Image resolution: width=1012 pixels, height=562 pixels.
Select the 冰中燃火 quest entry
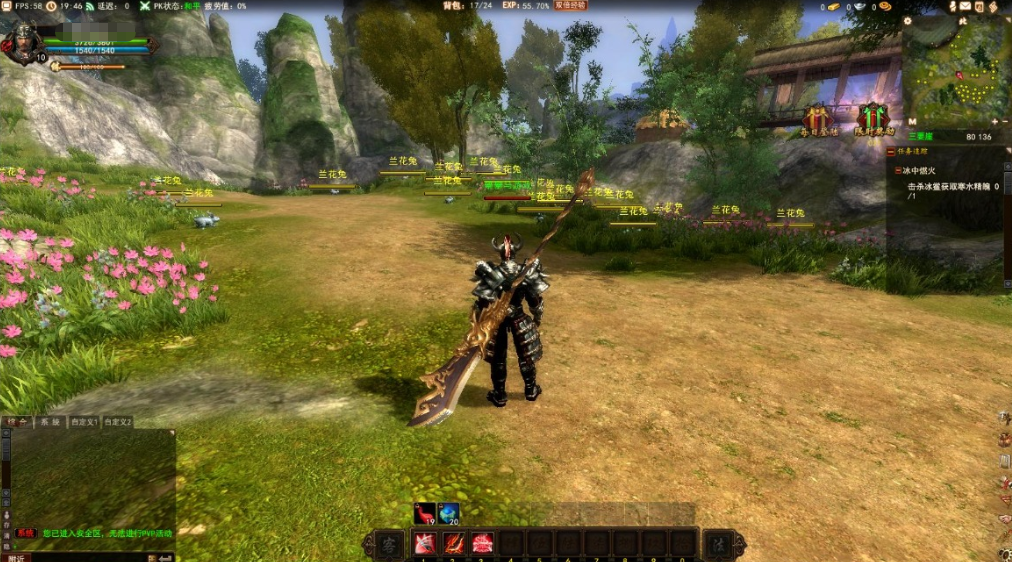(x=920, y=171)
